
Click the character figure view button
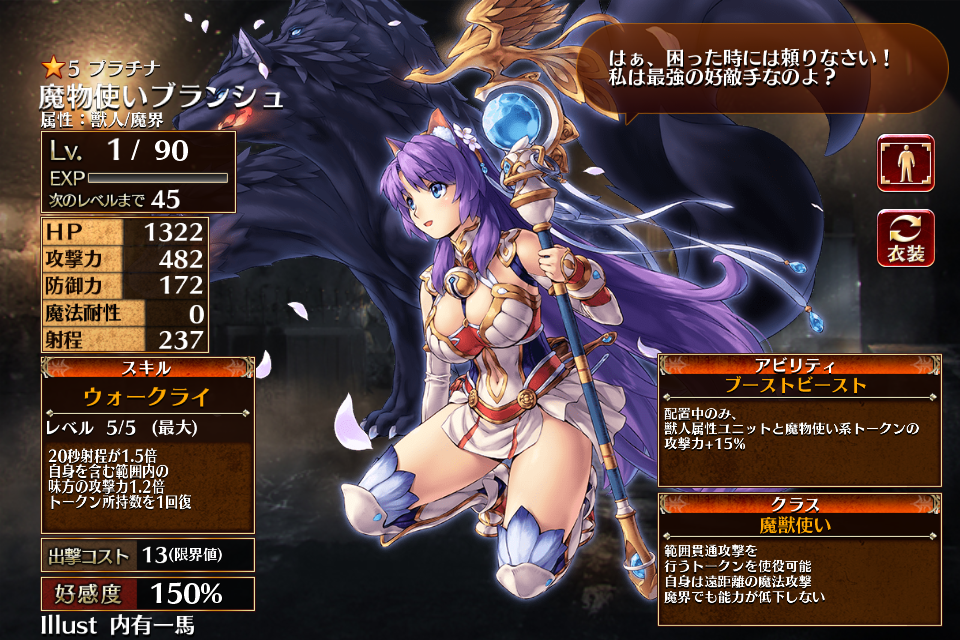(x=906, y=163)
